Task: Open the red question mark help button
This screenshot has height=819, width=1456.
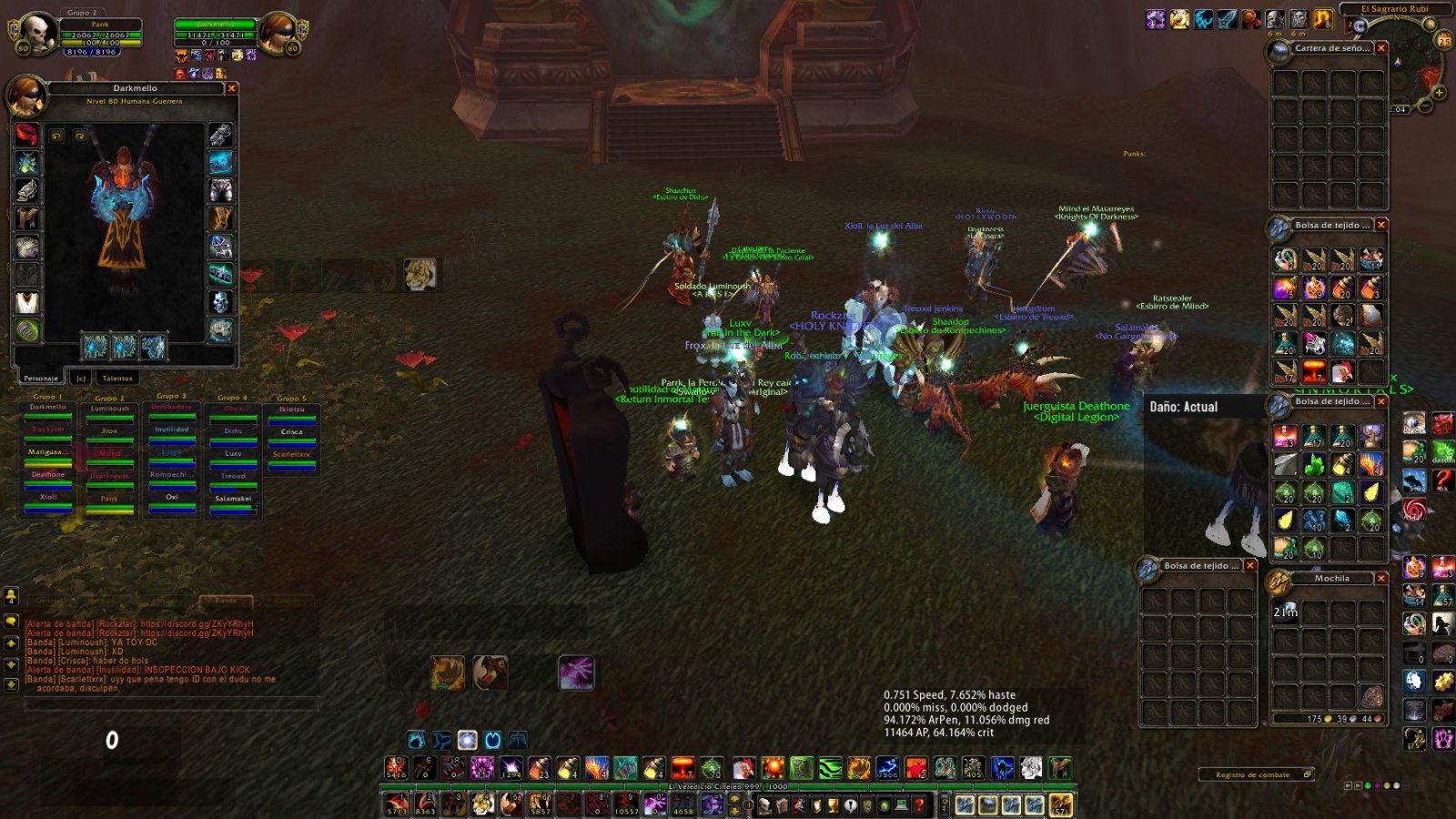Action: click(918, 804)
